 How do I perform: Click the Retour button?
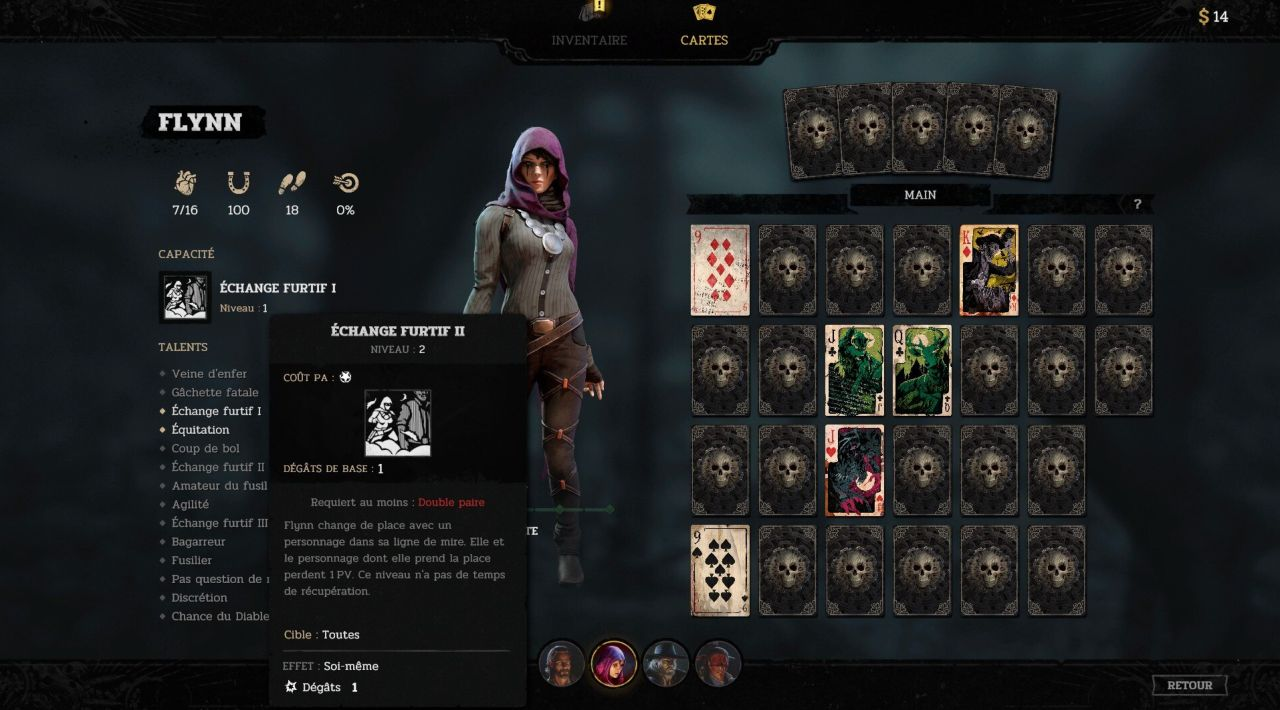pos(1189,685)
